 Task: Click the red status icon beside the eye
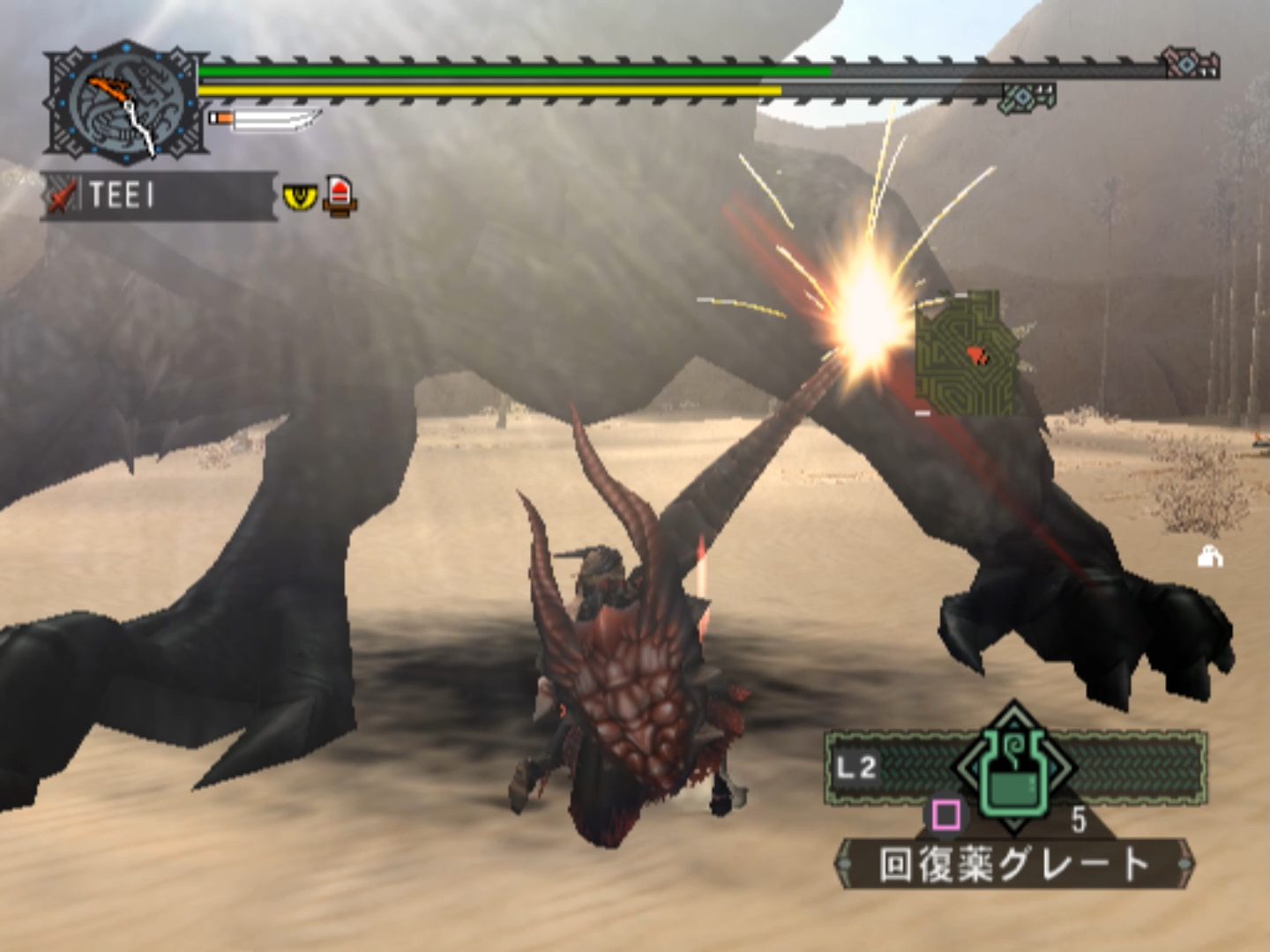tap(340, 195)
